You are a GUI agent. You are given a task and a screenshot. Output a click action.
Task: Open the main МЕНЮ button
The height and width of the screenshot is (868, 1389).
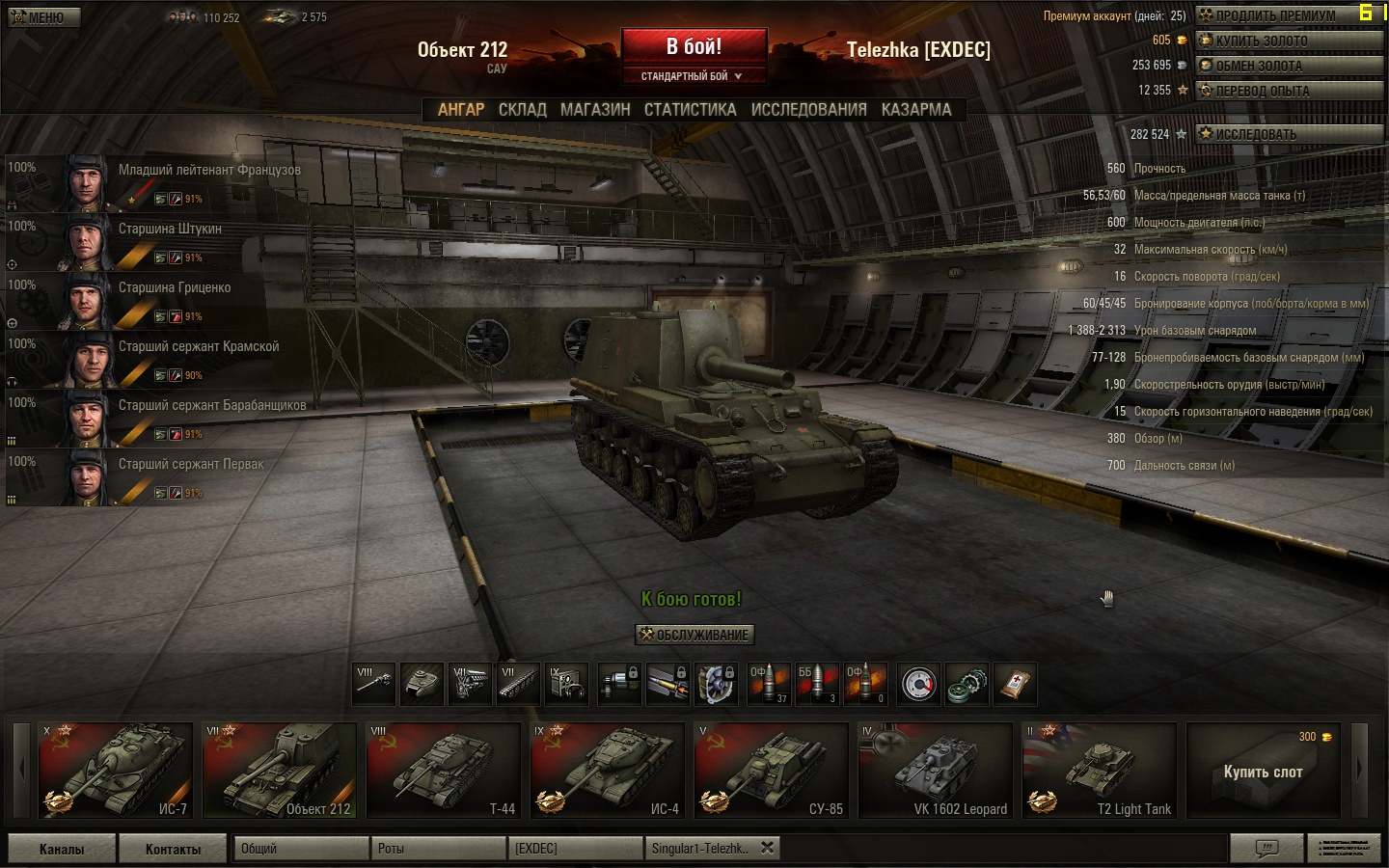pos(43,17)
